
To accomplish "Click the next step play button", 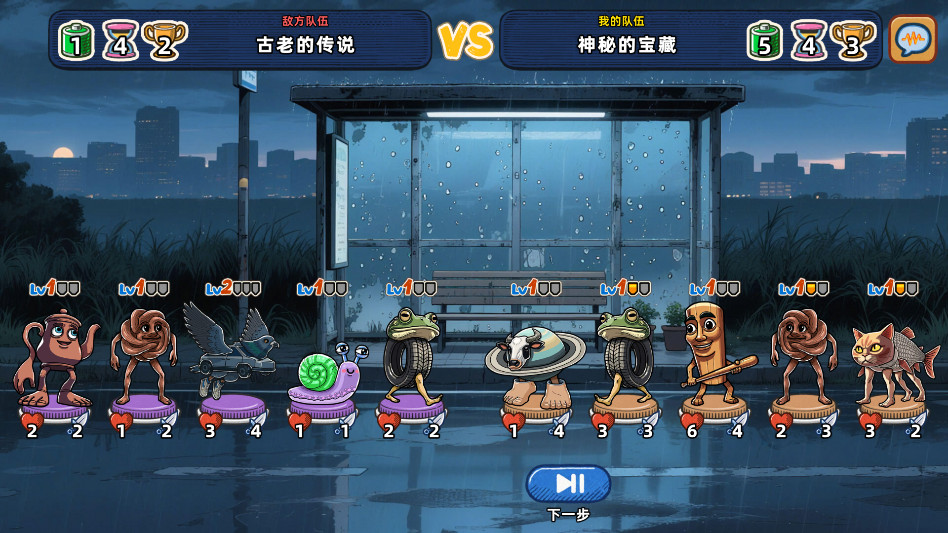I will pyautogui.click(x=568, y=484).
